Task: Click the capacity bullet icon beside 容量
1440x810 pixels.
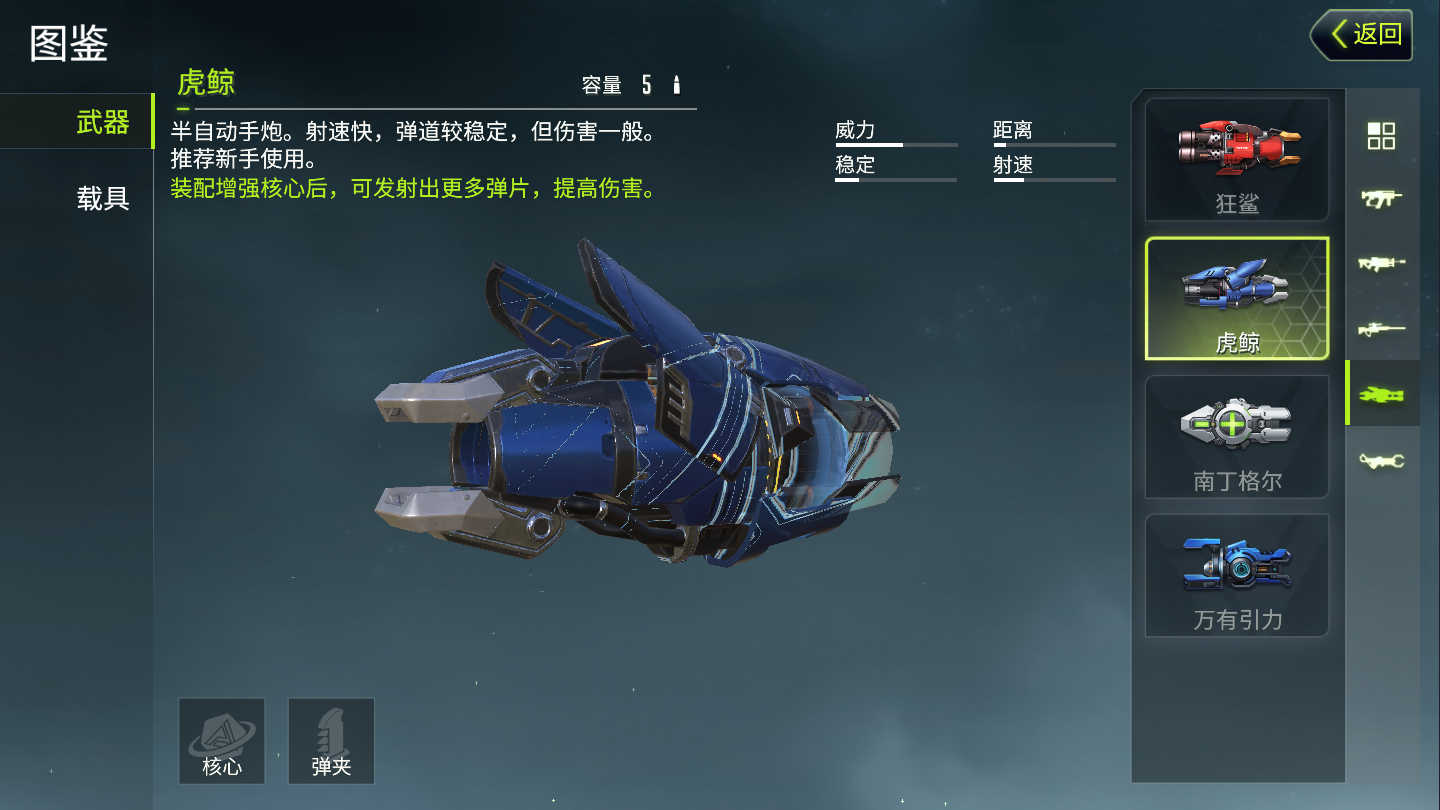Action: pos(676,86)
